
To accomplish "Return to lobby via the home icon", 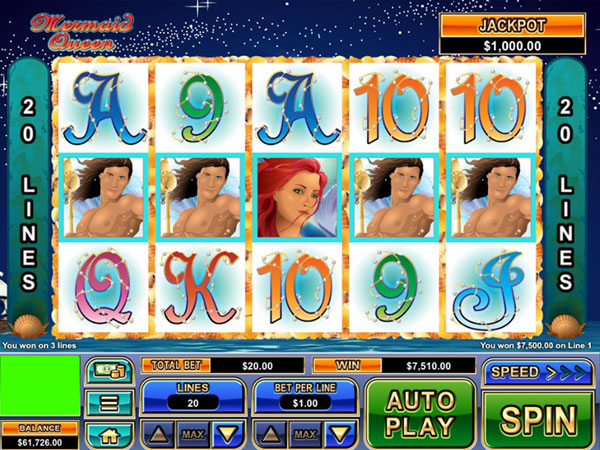I will pos(109,435).
